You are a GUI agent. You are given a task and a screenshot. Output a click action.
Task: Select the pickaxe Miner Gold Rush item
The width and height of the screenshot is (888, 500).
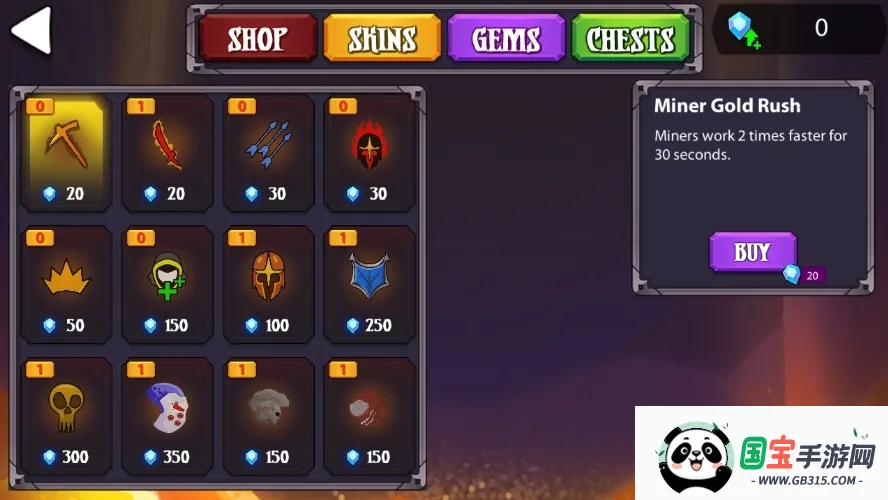pyautogui.click(x=65, y=153)
